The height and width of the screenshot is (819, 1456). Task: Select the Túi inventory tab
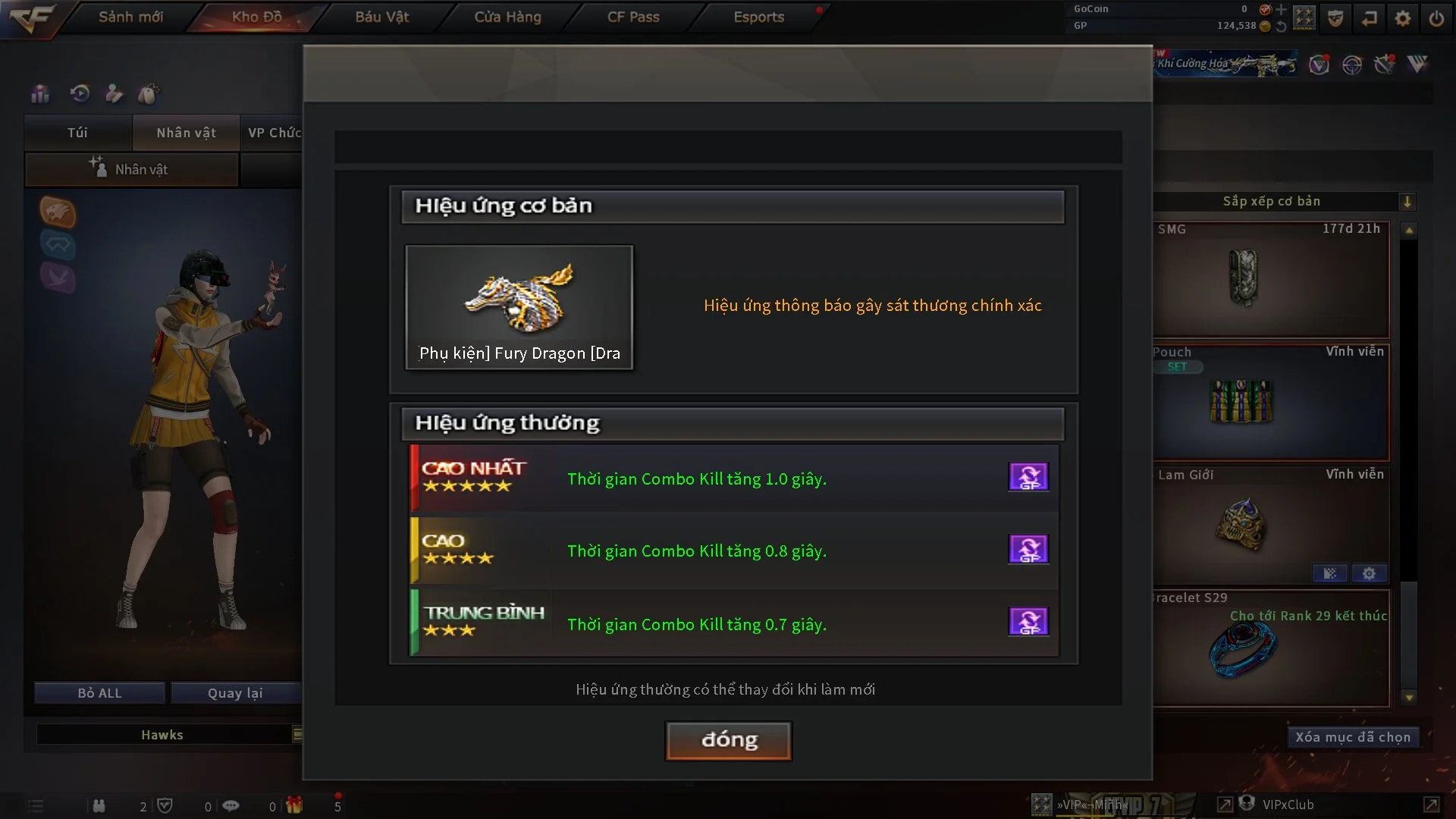(77, 133)
